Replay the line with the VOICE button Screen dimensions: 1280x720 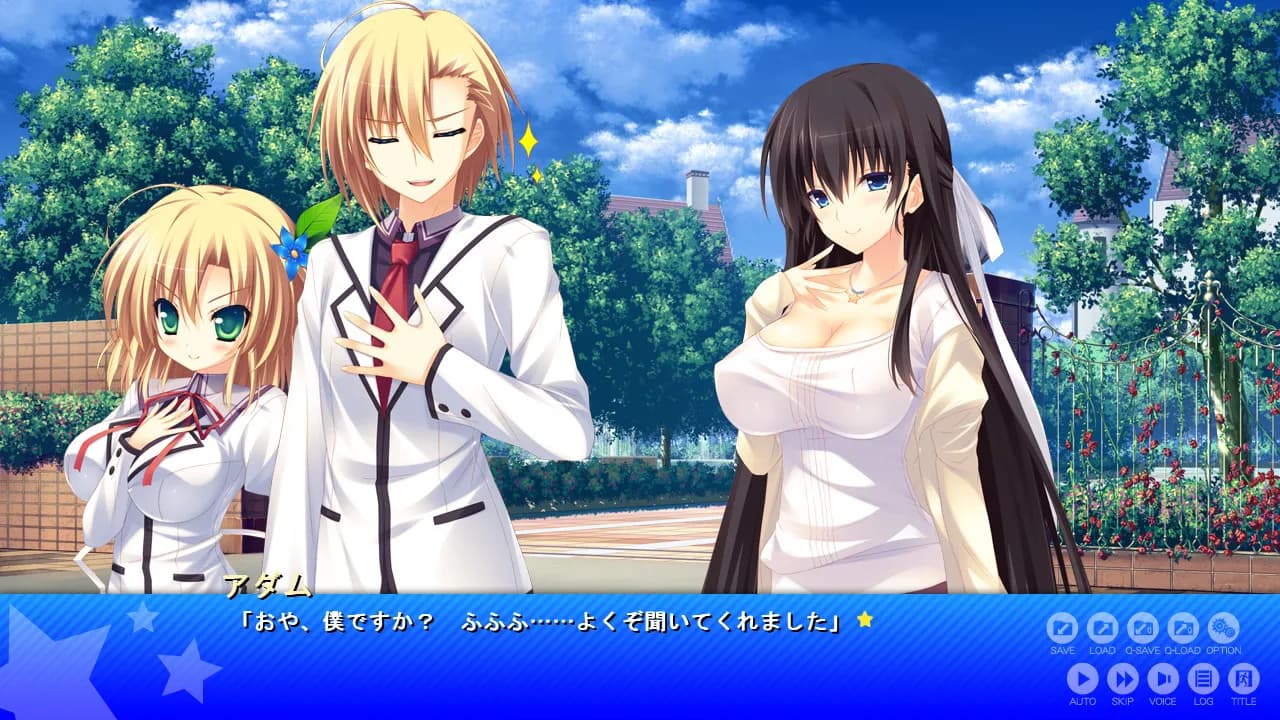pos(1162,679)
